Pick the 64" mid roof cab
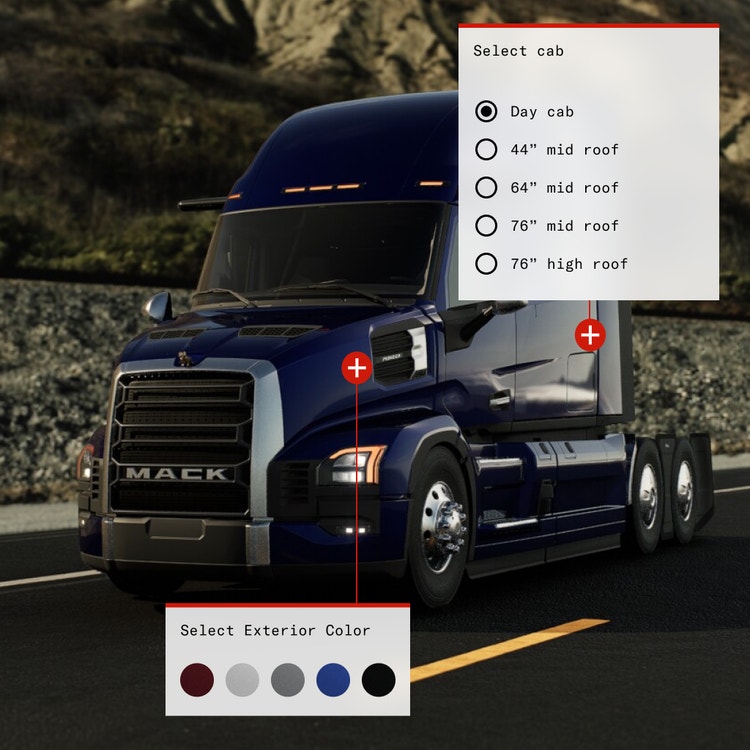This screenshot has height=750, width=750. [x=487, y=188]
